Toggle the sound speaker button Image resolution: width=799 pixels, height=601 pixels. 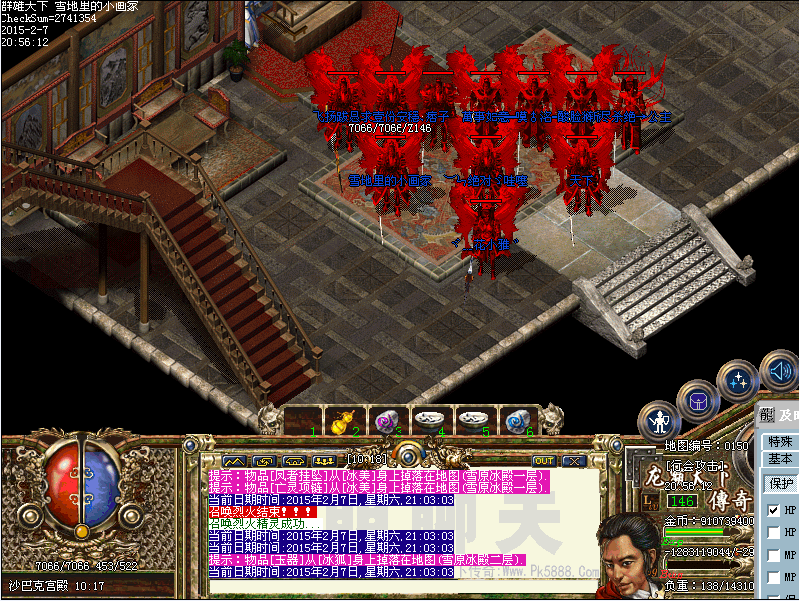pyautogui.click(x=778, y=372)
